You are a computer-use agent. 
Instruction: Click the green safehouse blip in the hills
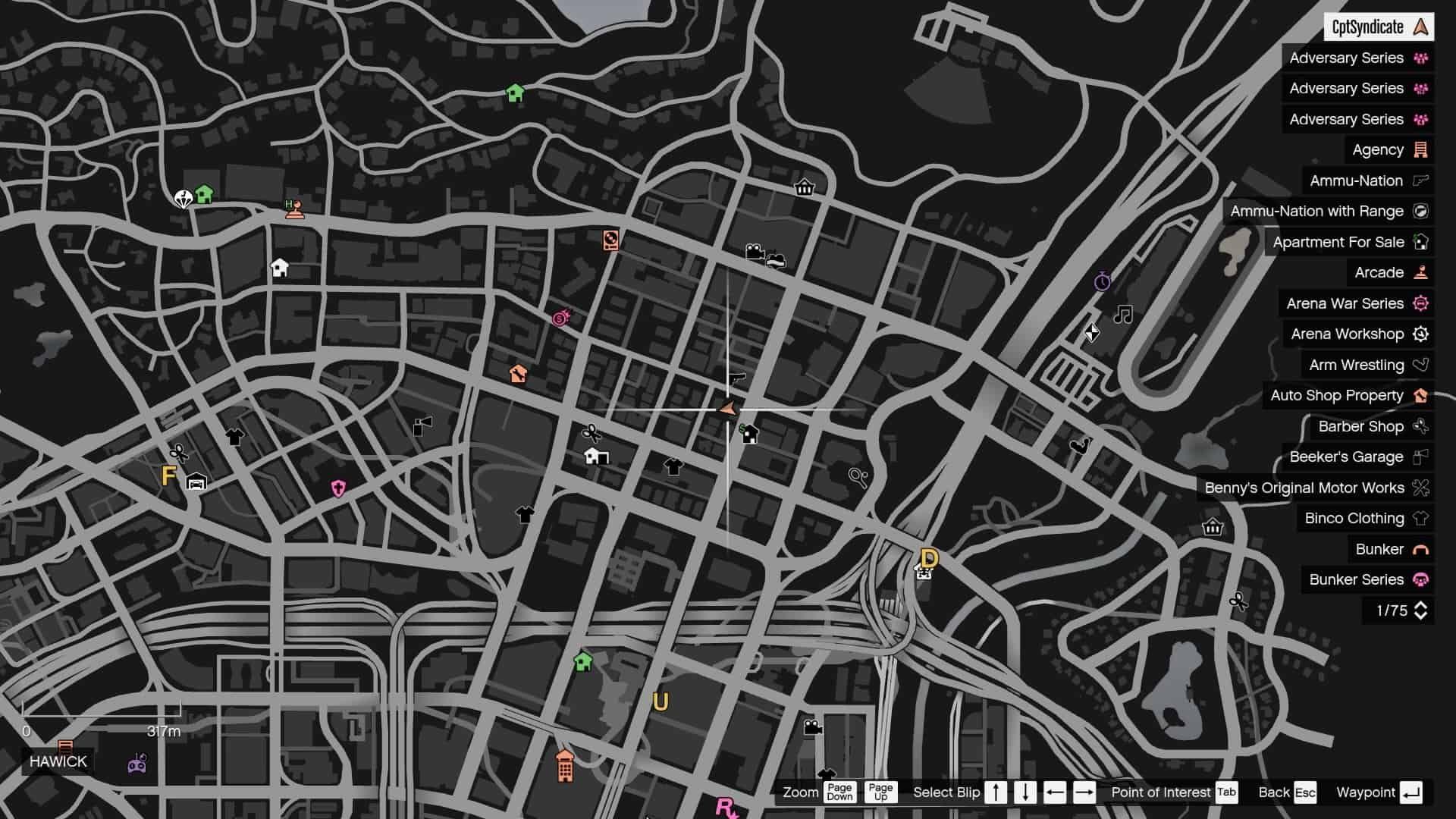tap(516, 93)
